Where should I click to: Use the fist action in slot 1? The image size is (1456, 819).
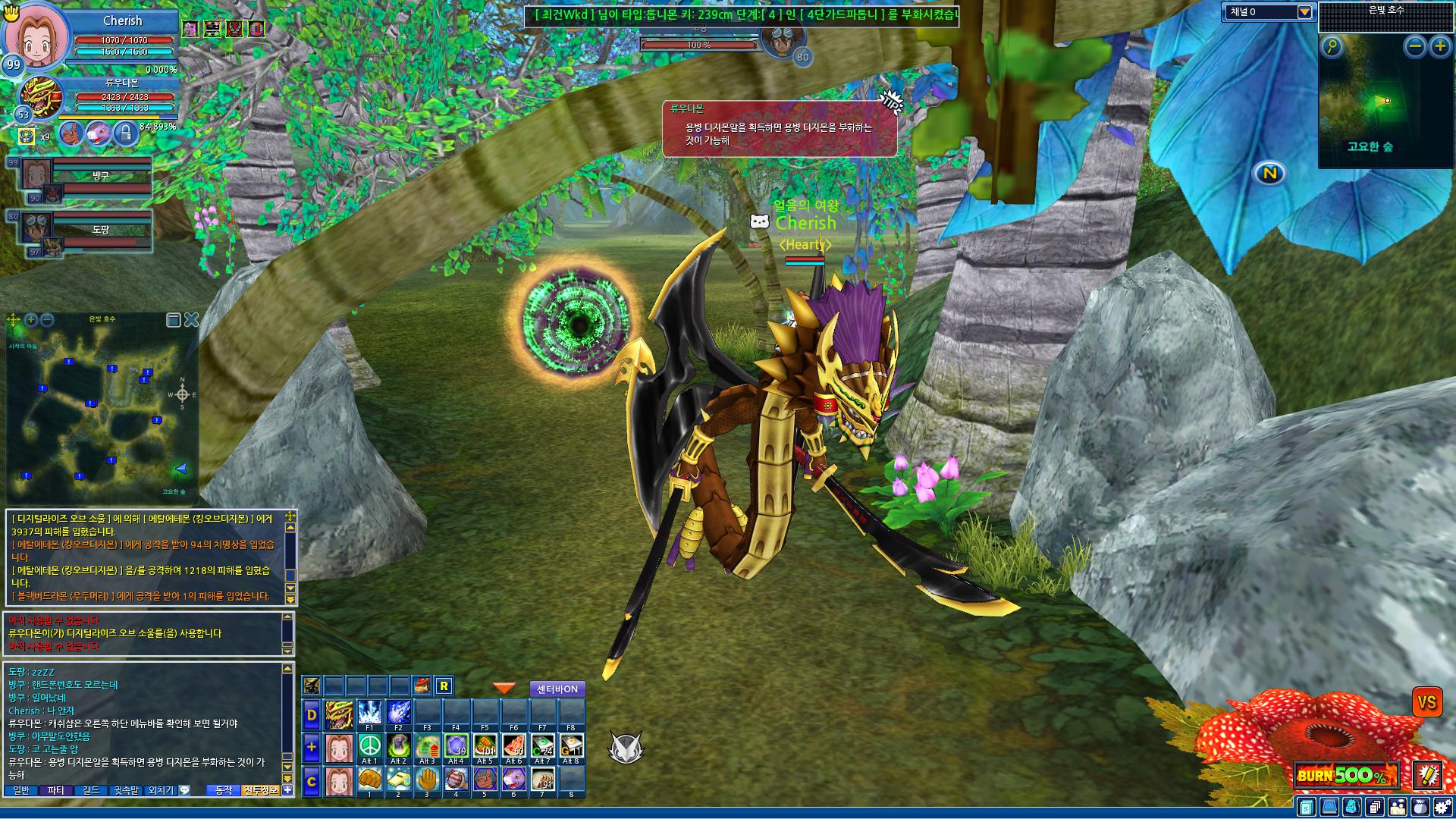coord(369,779)
